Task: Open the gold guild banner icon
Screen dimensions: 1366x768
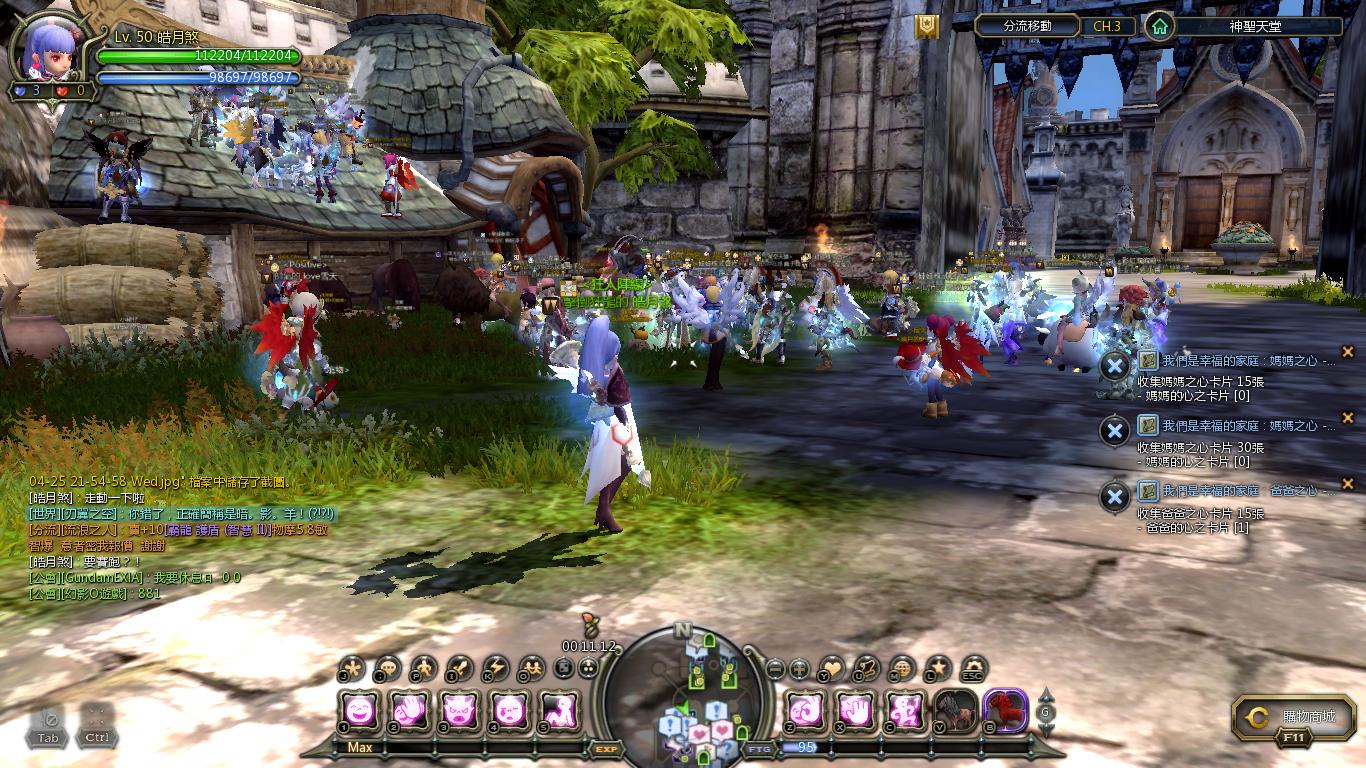Action: [927, 27]
